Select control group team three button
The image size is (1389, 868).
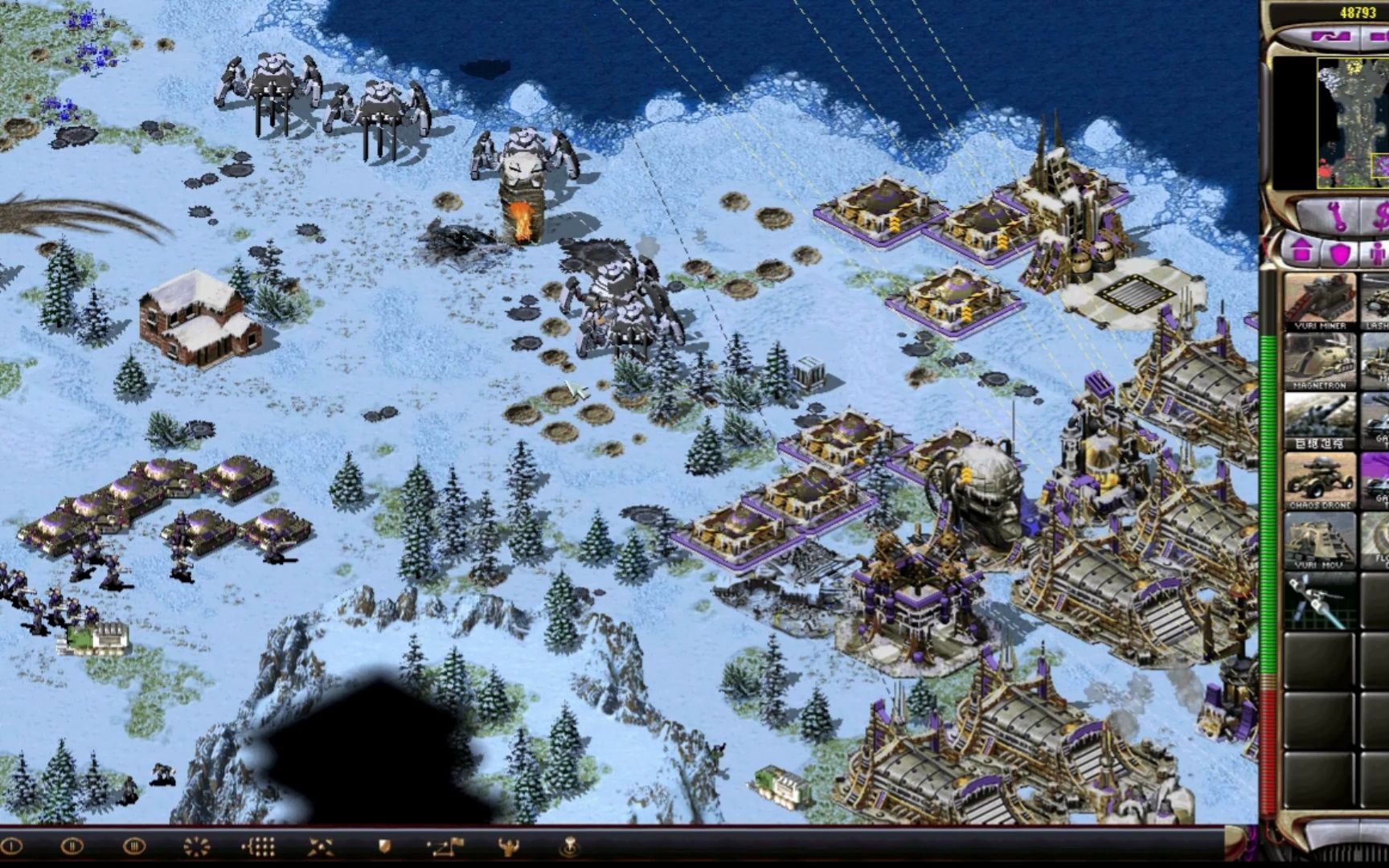134,845
